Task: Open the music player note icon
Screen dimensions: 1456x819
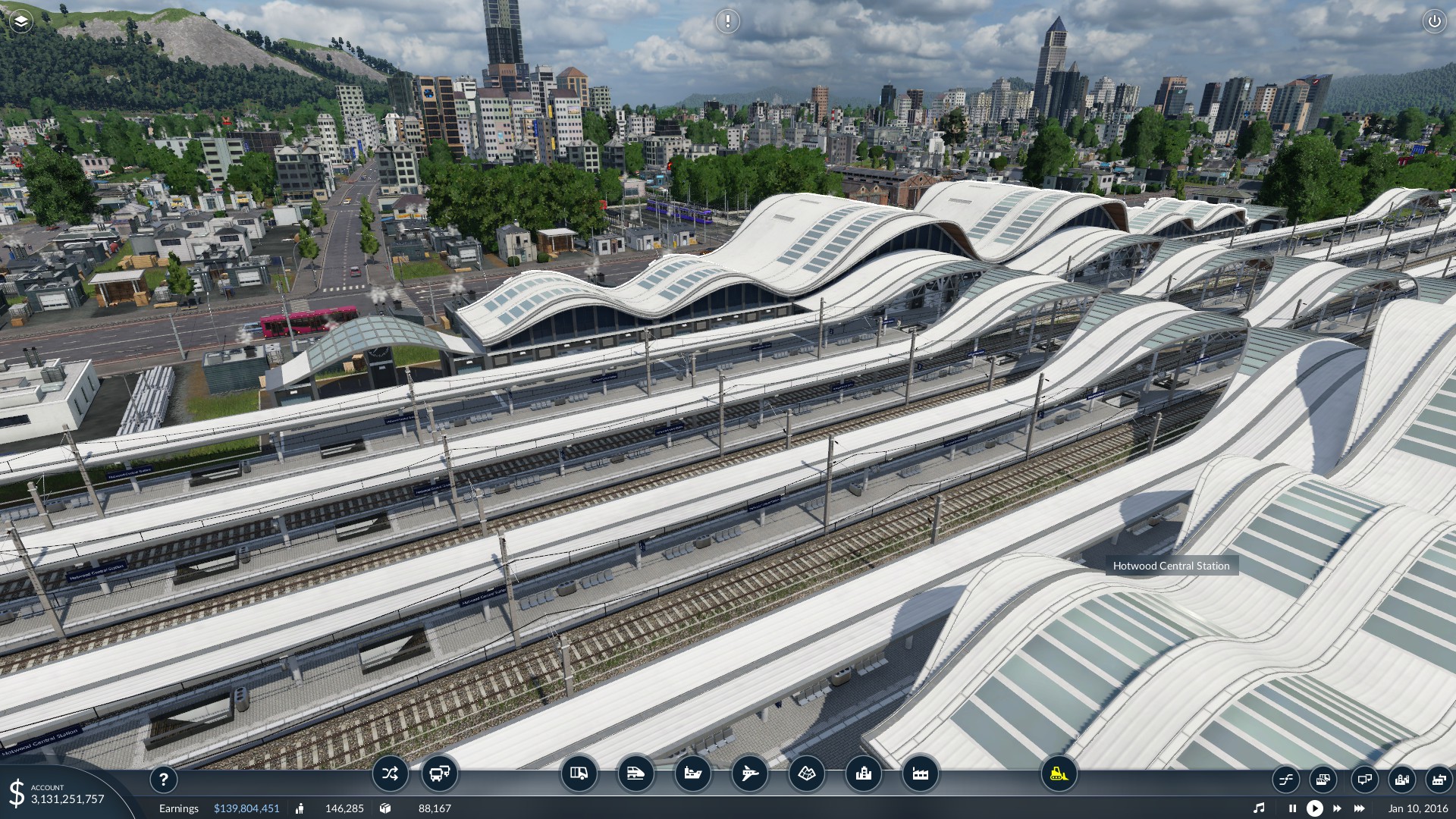Action: click(x=1259, y=808)
